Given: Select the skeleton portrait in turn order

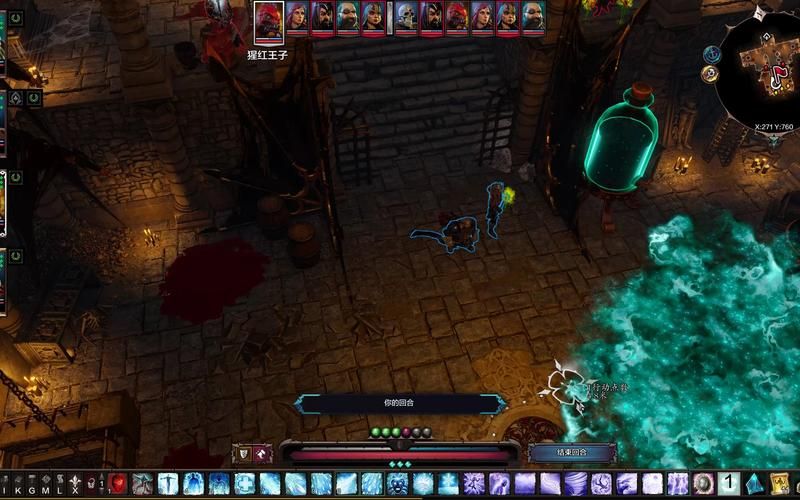Looking at the screenshot, I should pyautogui.click(x=405, y=17).
